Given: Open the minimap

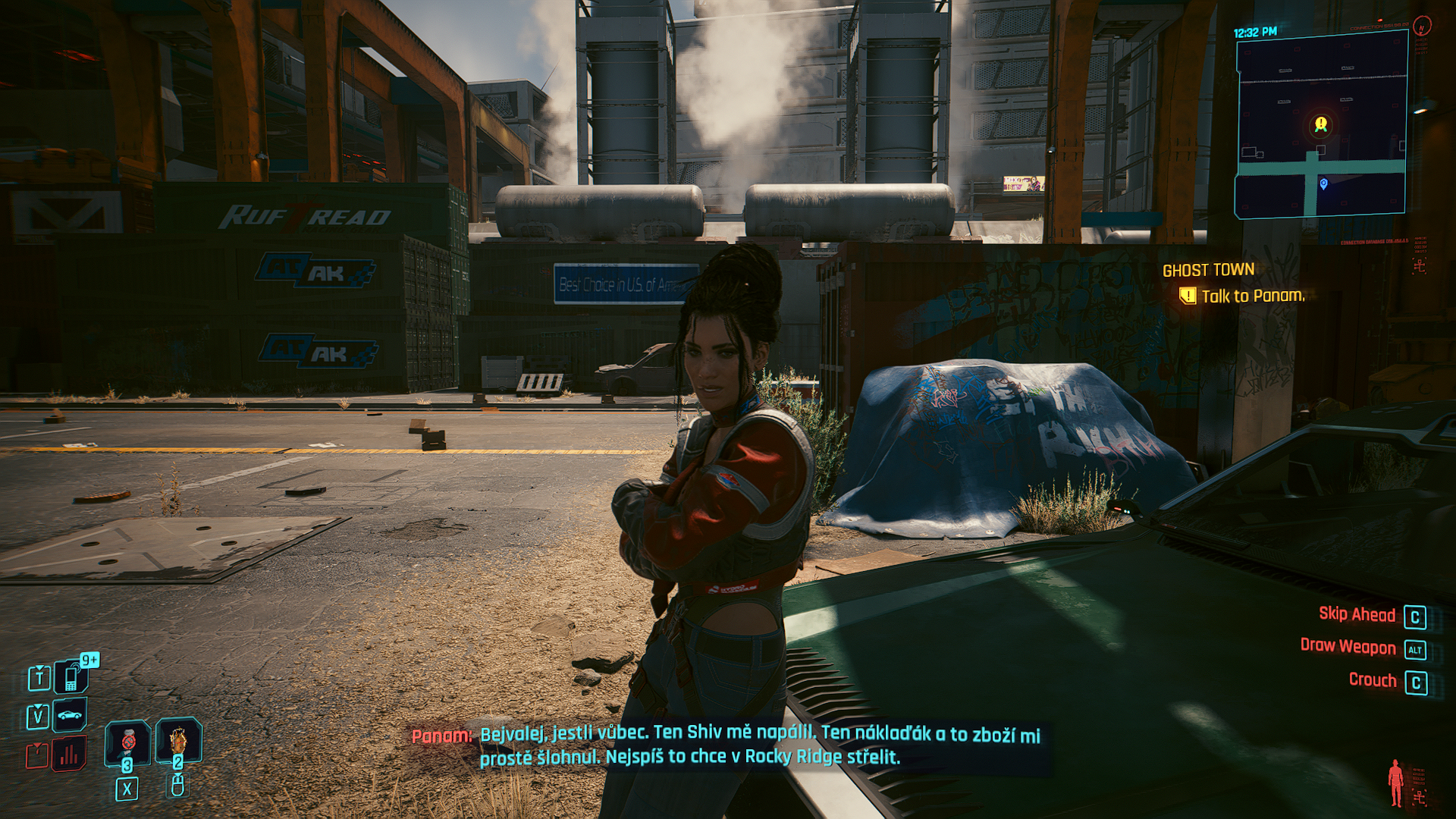Looking at the screenshot, I should (1321, 125).
